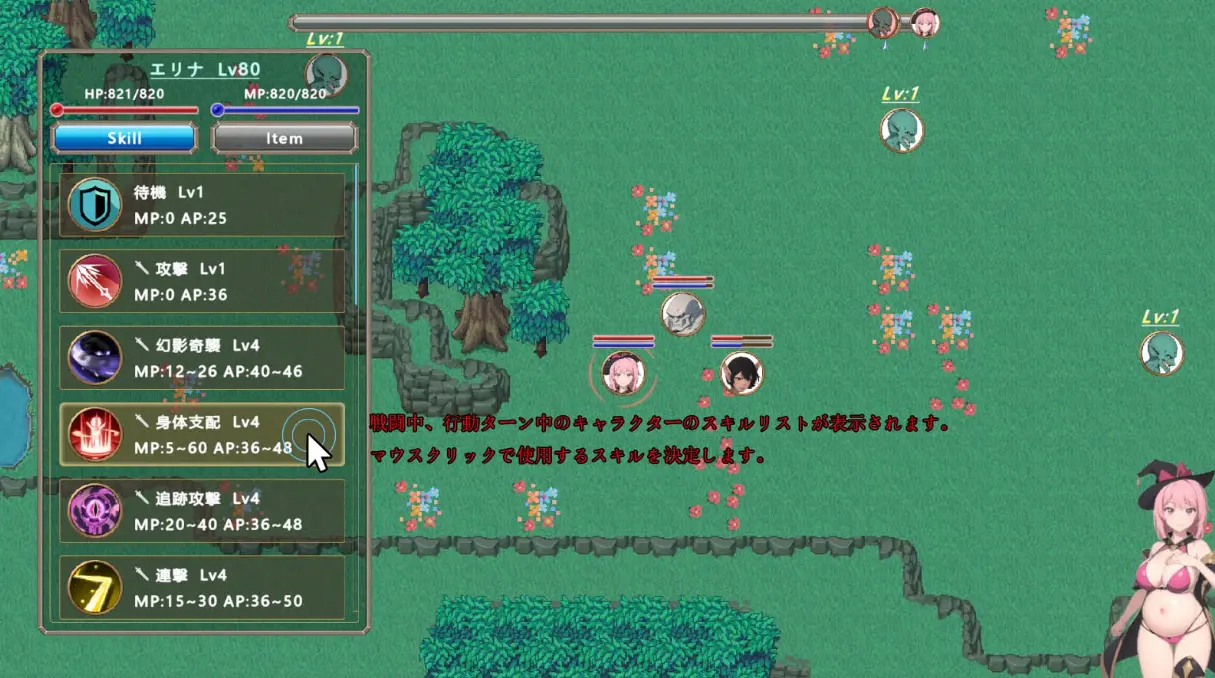Choose the 攻撃 attack skill
The width and height of the screenshot is (1215, 678).
click(202, 281)
